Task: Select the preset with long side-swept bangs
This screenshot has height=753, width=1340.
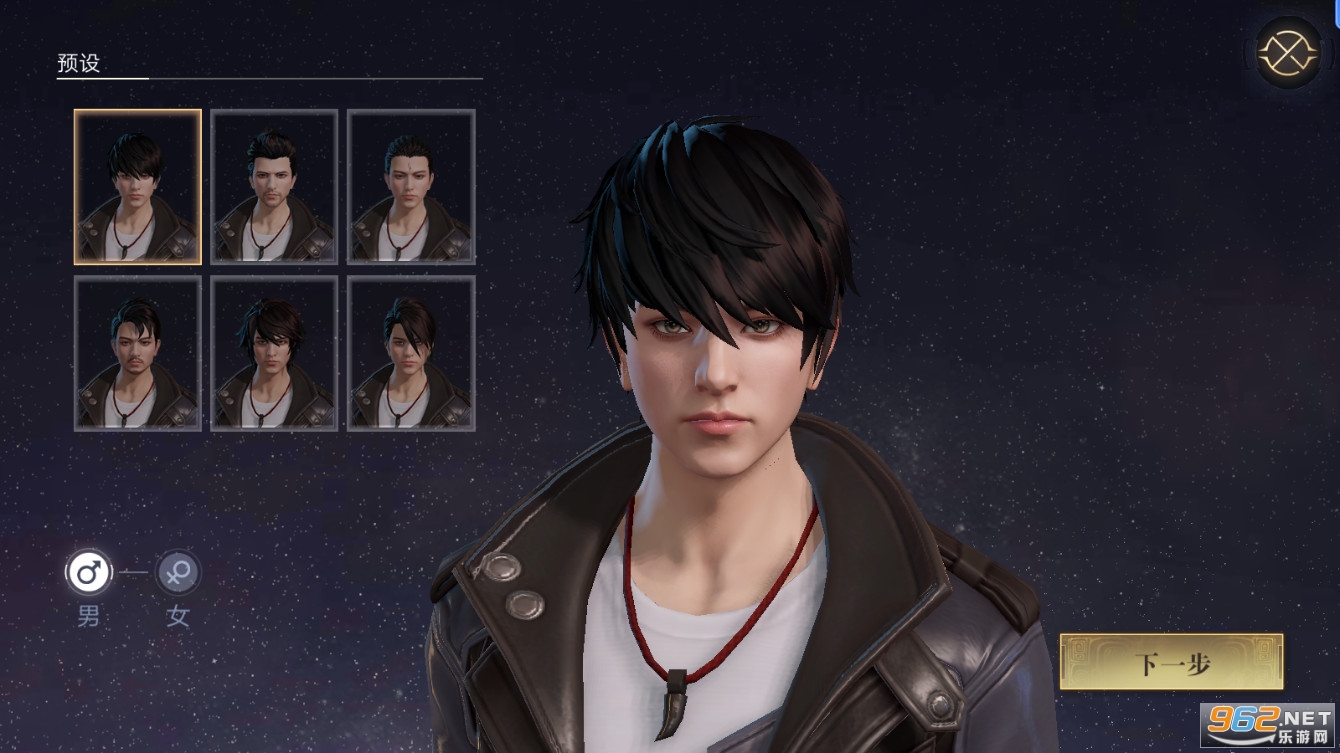Action: 410,353
